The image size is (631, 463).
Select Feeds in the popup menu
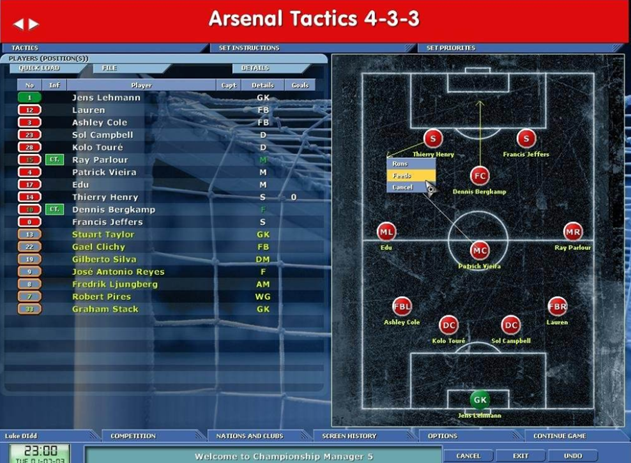tap(402, 176)
